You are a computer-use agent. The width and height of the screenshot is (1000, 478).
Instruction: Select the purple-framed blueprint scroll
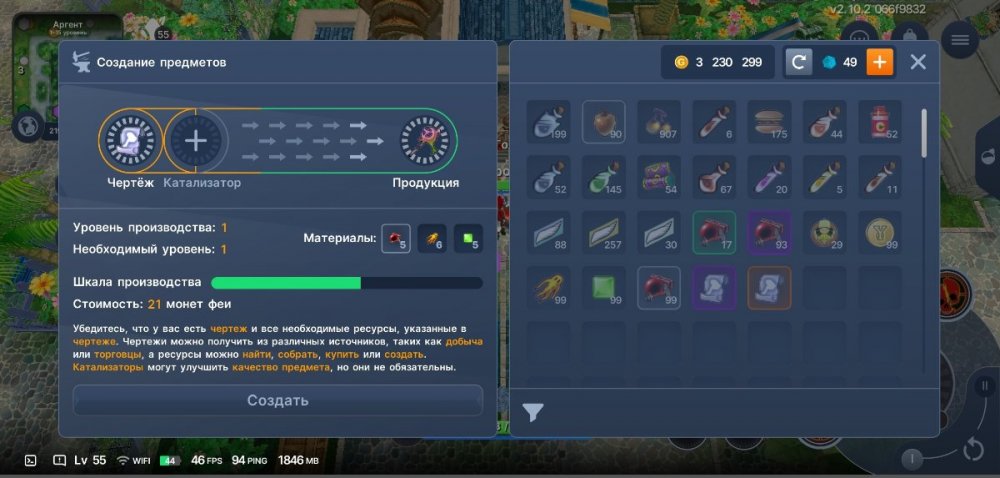click(x=714, y=288)
